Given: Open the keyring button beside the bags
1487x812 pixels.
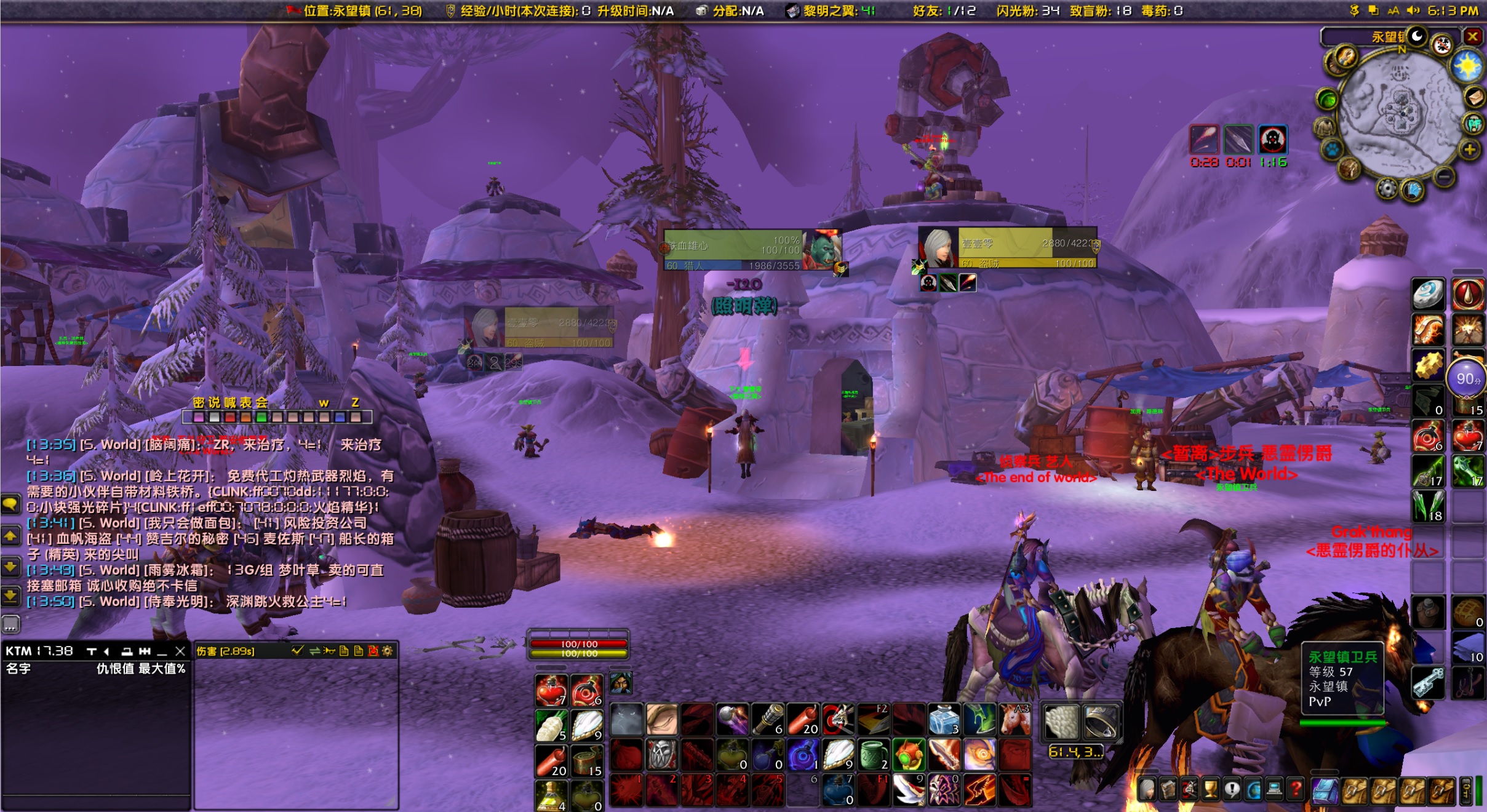Looking at the screenshot, I should (1467, 790).
